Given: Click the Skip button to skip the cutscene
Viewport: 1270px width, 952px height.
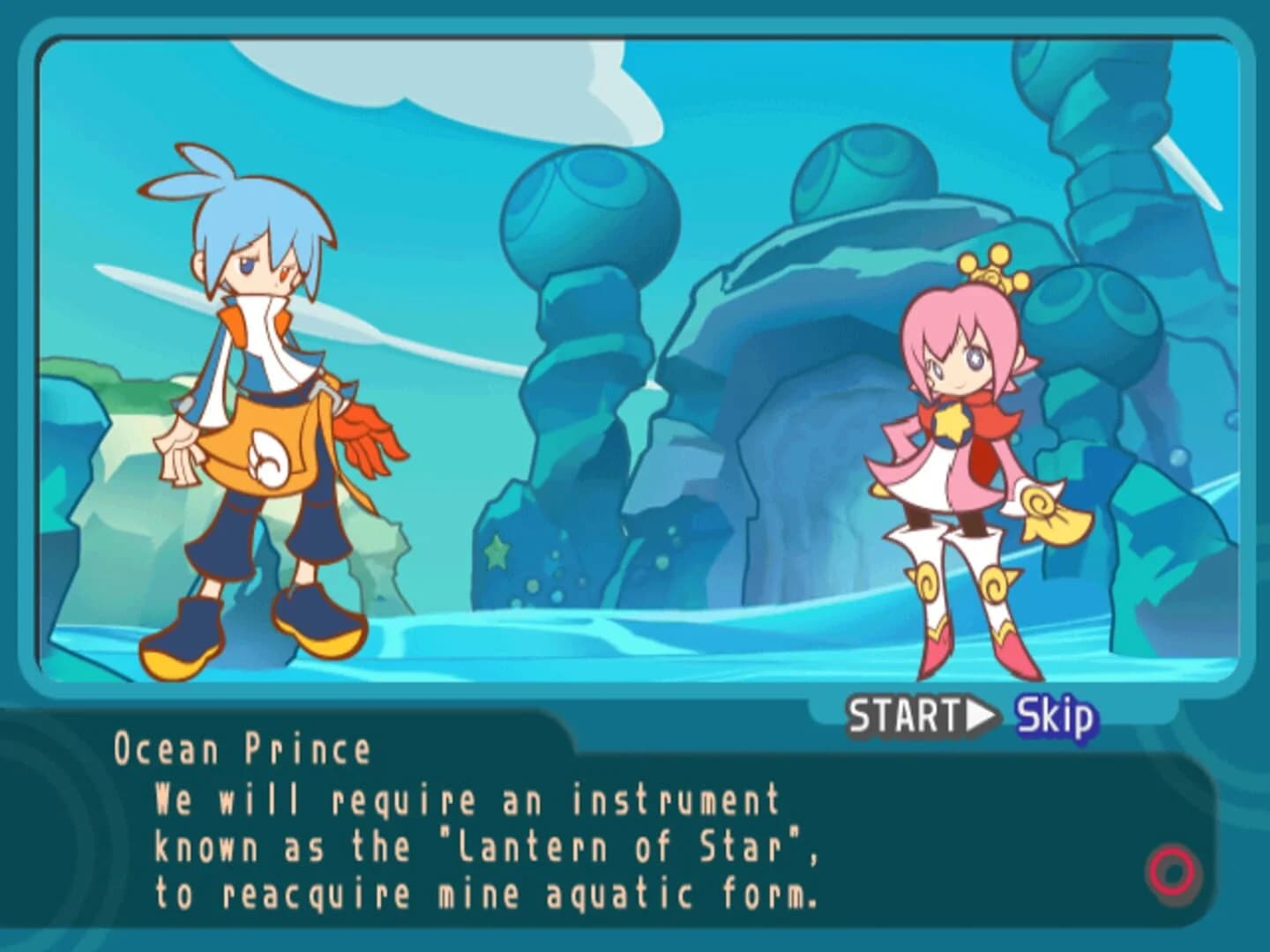Looking at the screenshot, I should (x=1055, y=715).
